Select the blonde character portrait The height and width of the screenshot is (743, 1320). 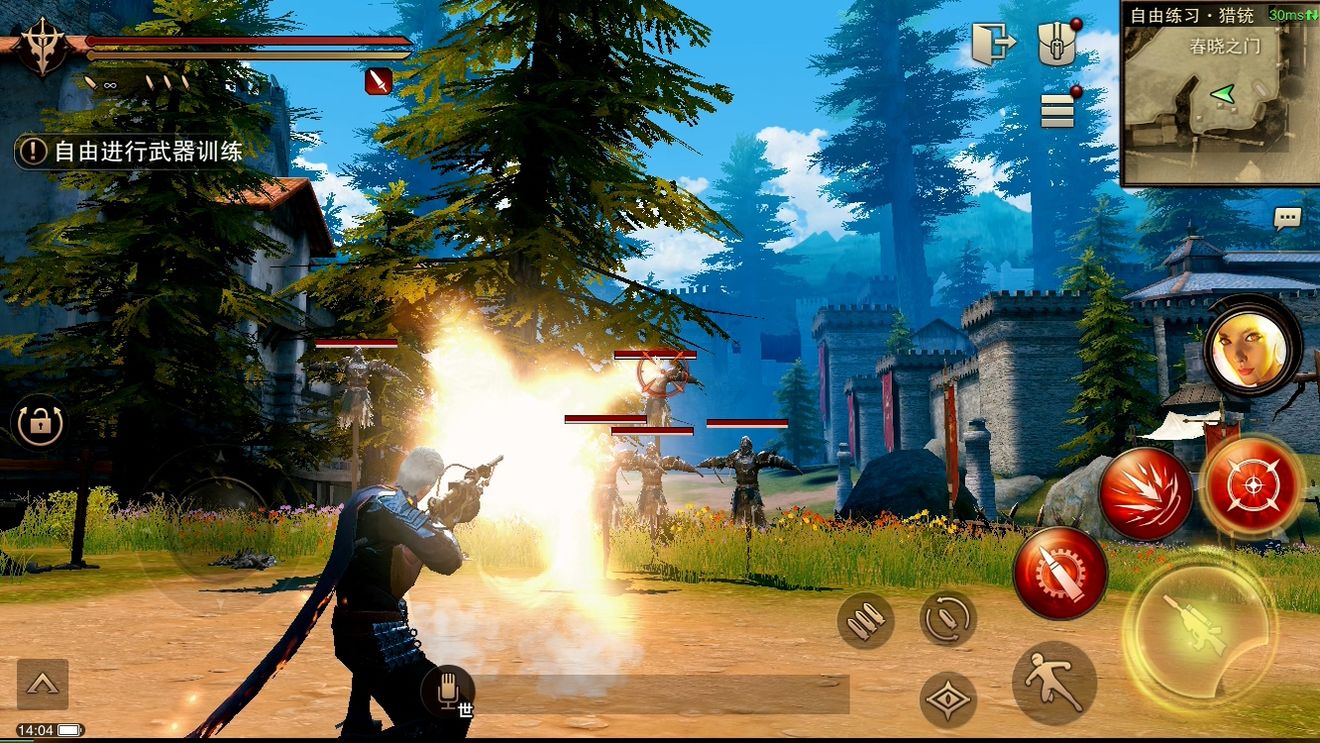click(1252, 346)
